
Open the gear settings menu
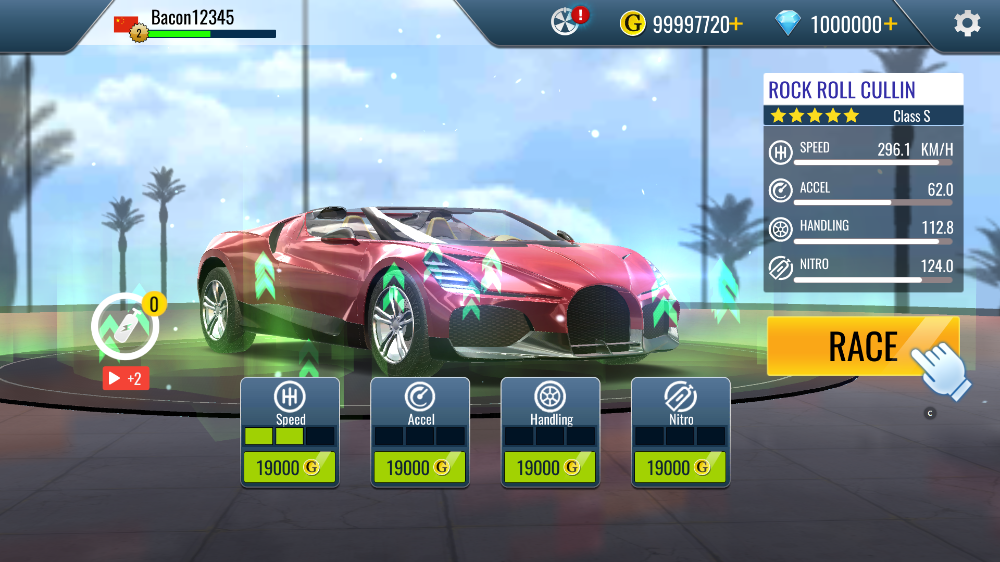pyautogui.click(x=967, y=23)
